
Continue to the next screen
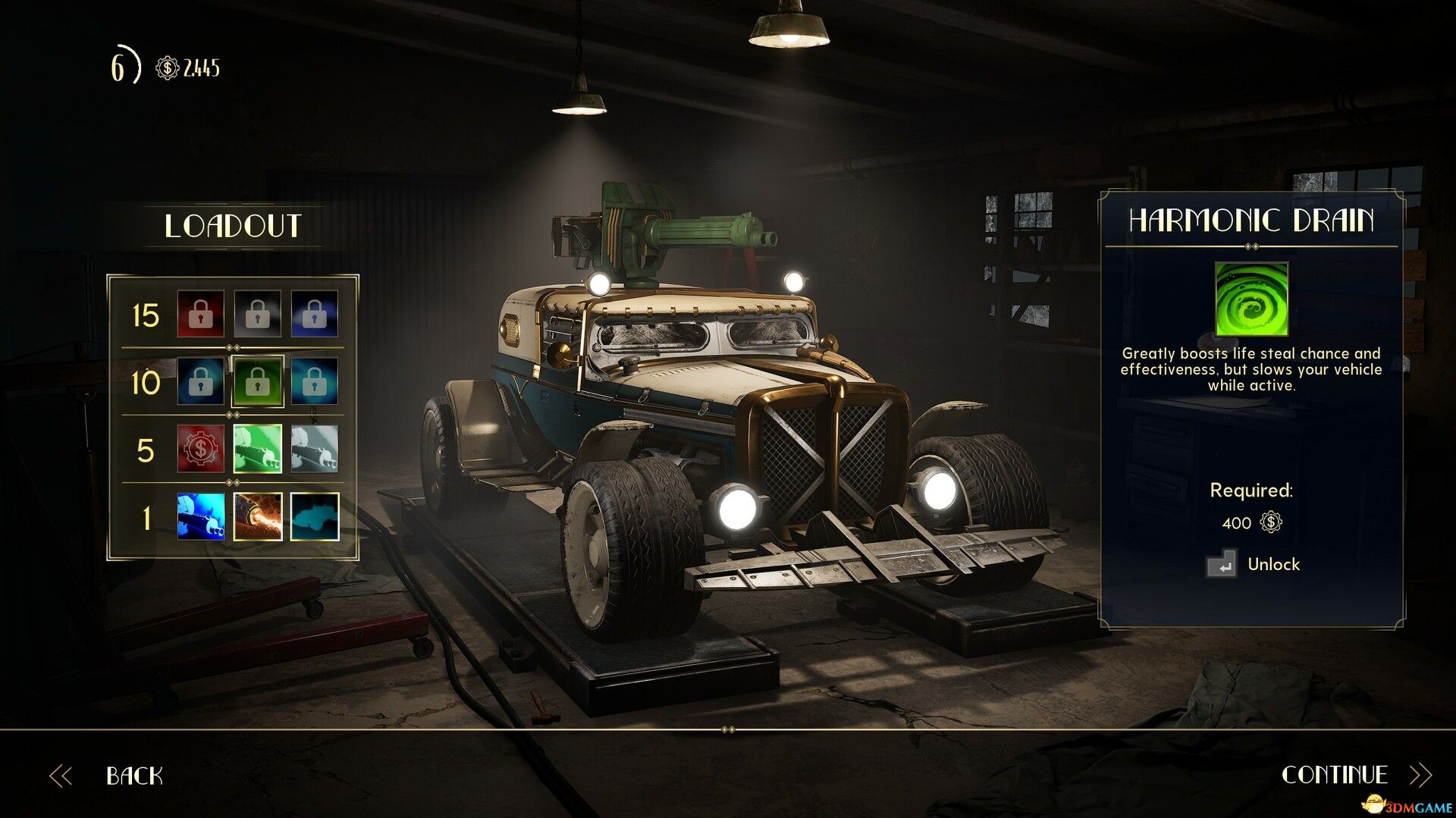tap(1335, 774)
